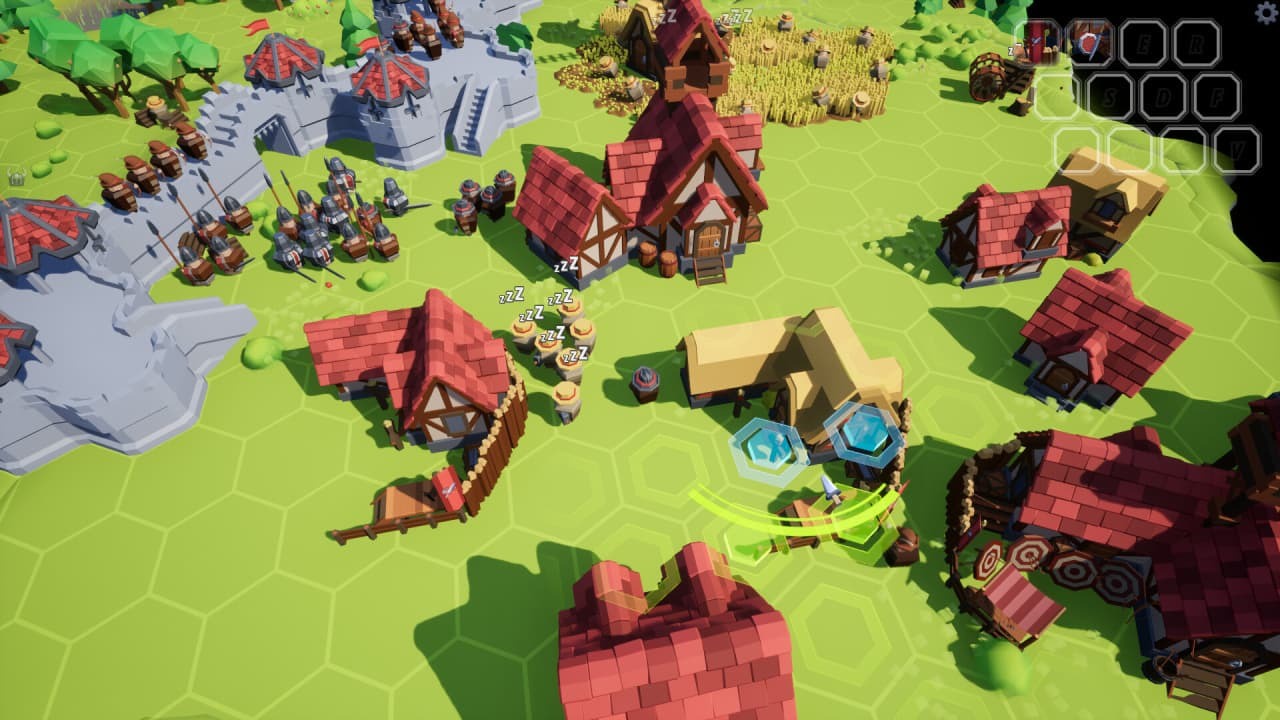Select the shield ability in the W slot
Image resolution: width=1280 pixels, height=720 pixels.
(1092, 42)
